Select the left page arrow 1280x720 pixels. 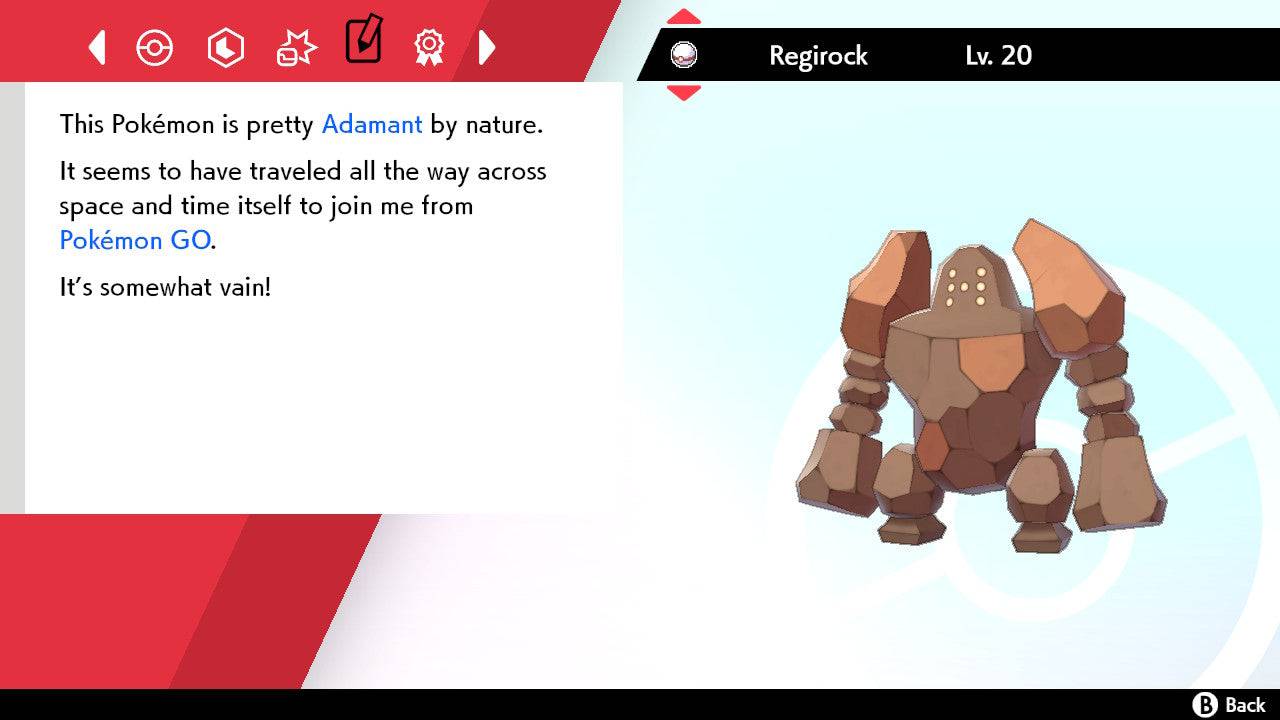click(96, 47)
